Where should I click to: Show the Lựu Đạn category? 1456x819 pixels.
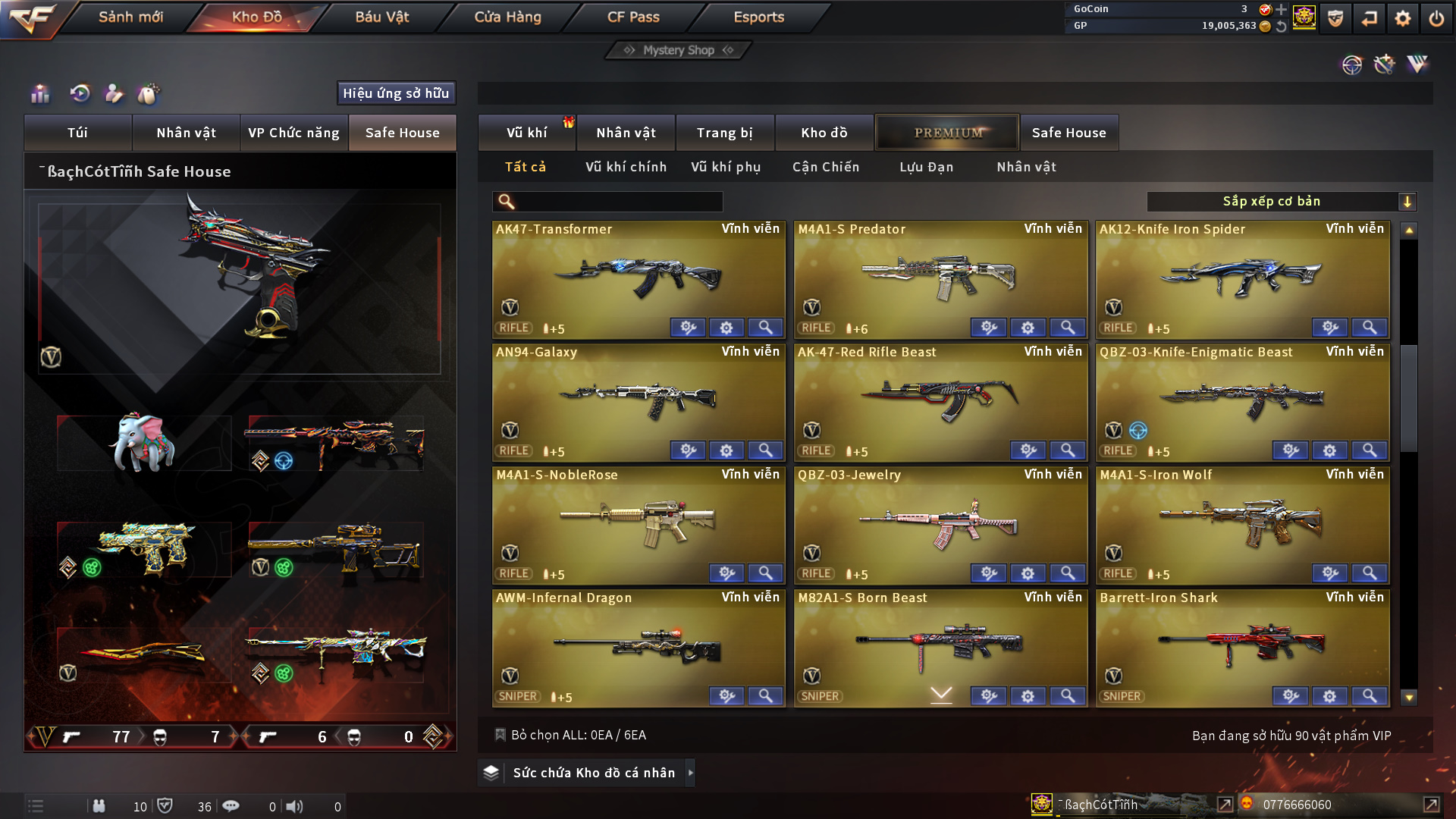[x=926, y=167]
